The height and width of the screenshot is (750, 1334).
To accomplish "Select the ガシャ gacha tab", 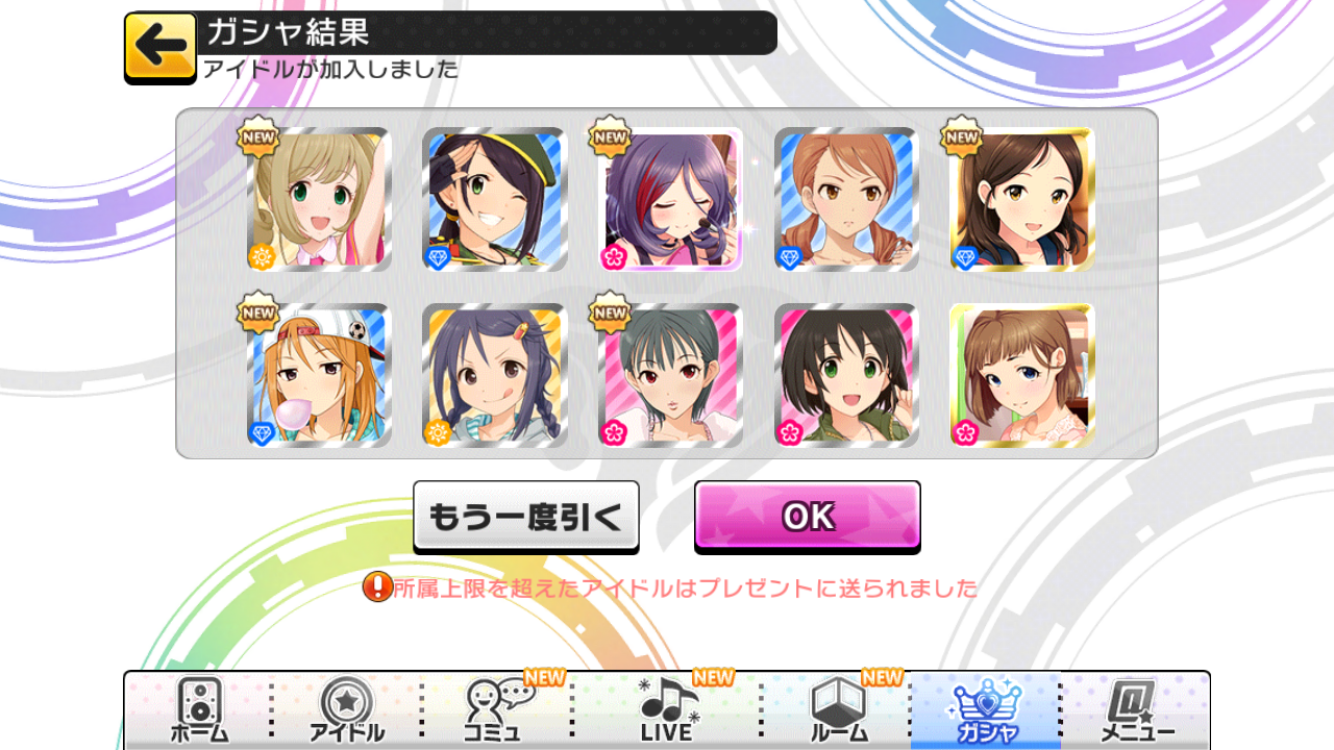I will click(985, 710).
